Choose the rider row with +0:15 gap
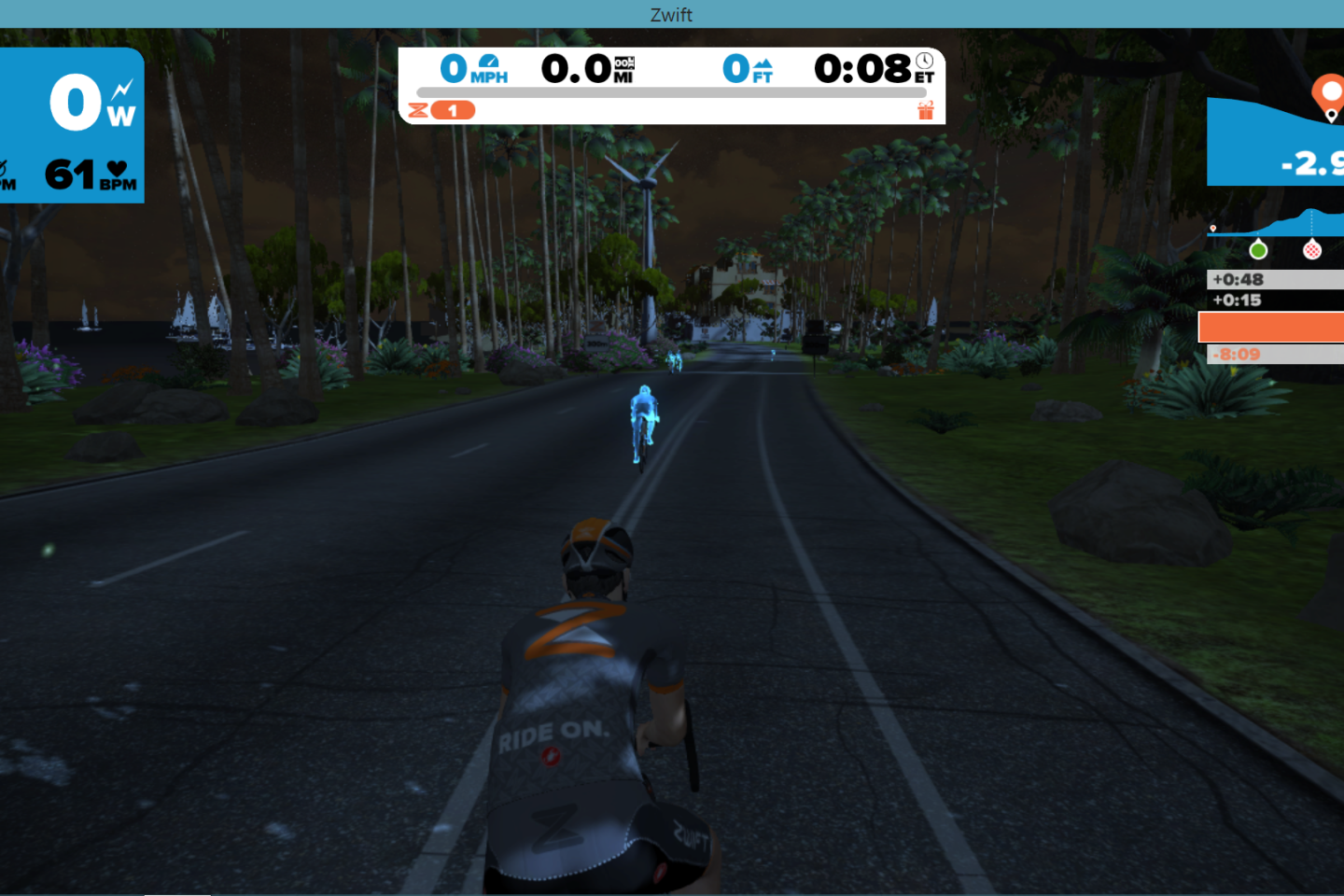Image resolution: width=1344 pixels, height=896 pixels. [1275, 300]
